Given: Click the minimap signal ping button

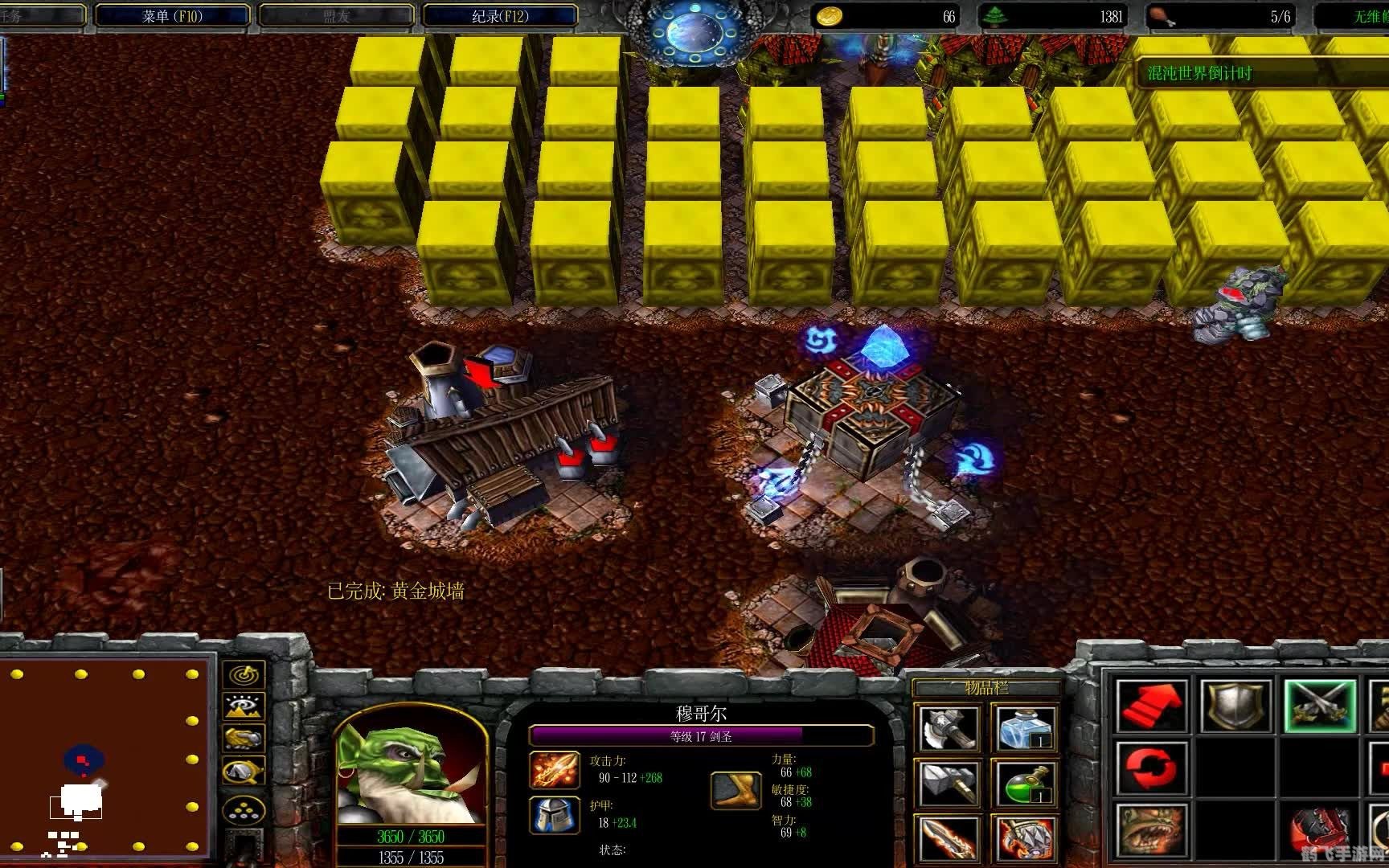Looking at the screenshot, I should tap(243, 674).
